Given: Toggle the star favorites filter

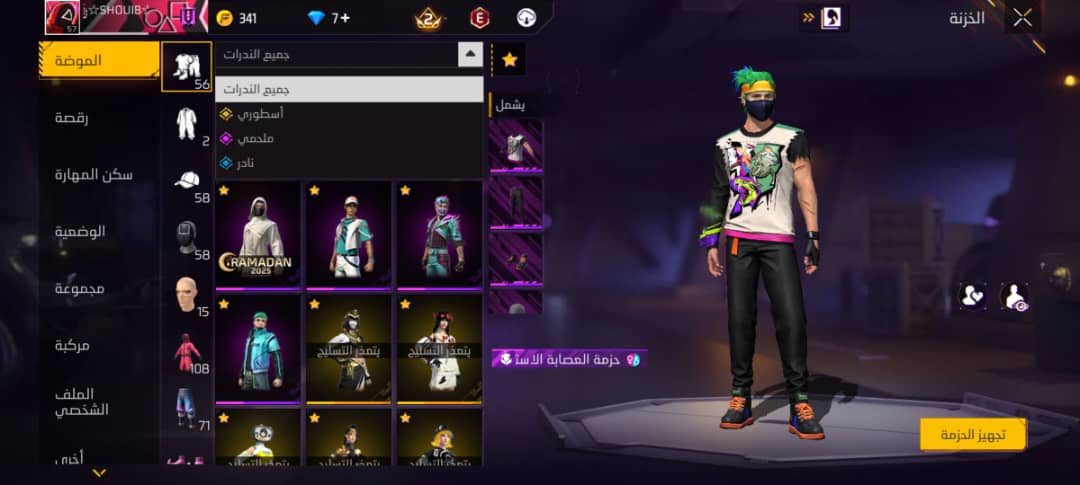Looking at the screenshot, I should coord(509,60).
